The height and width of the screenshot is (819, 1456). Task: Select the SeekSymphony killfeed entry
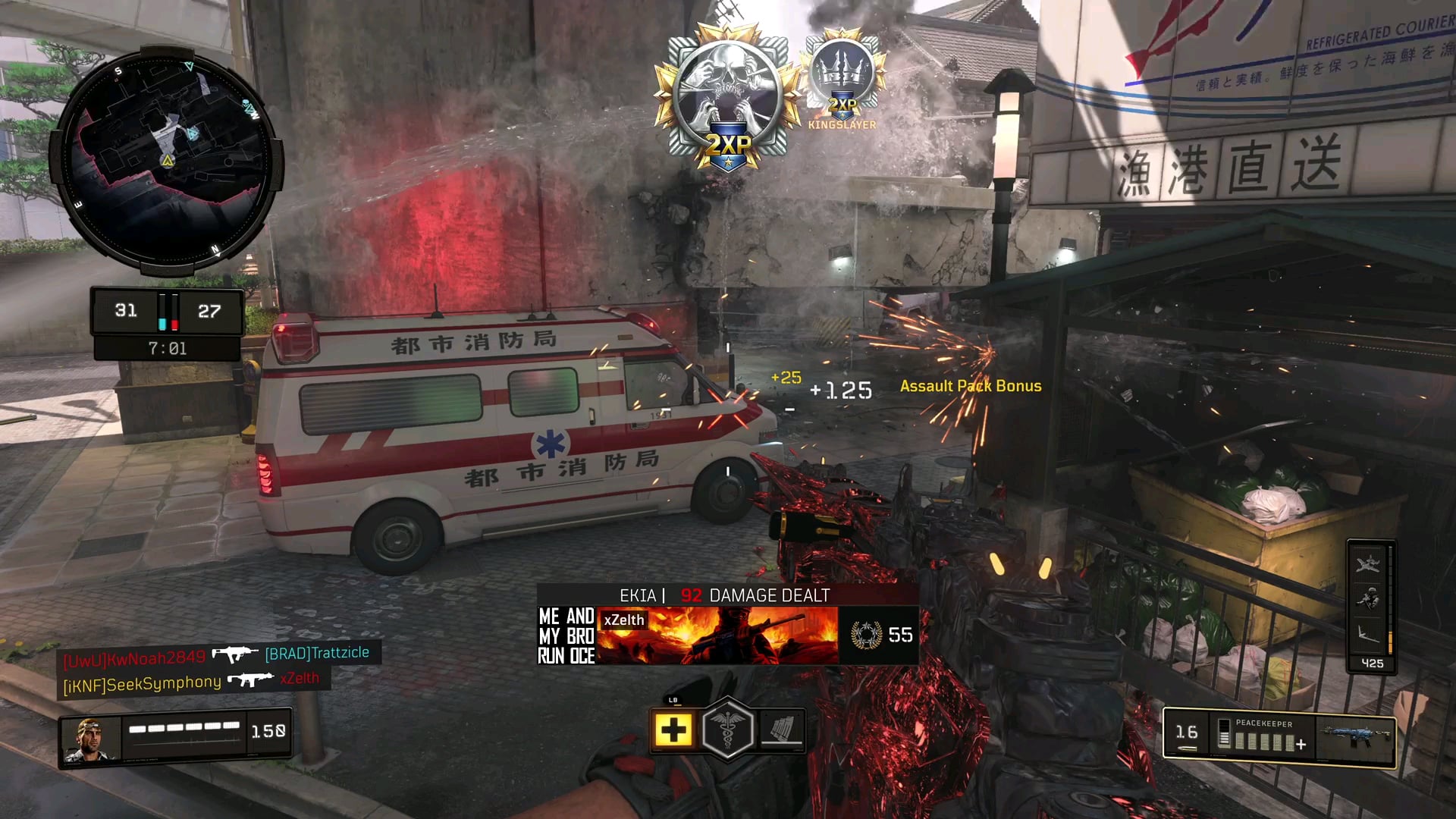point(142,684)
